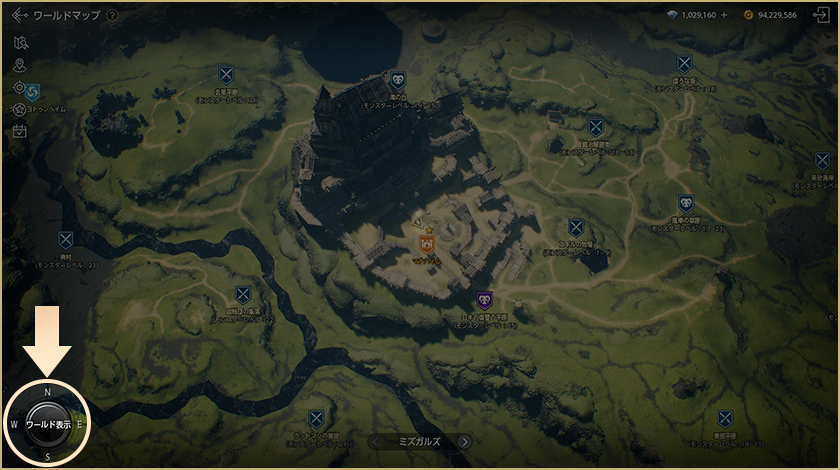The height and width of the screenshot is (470, 840).
Task: Select the location pin sidebar icon
Action: tap(20, 65)
